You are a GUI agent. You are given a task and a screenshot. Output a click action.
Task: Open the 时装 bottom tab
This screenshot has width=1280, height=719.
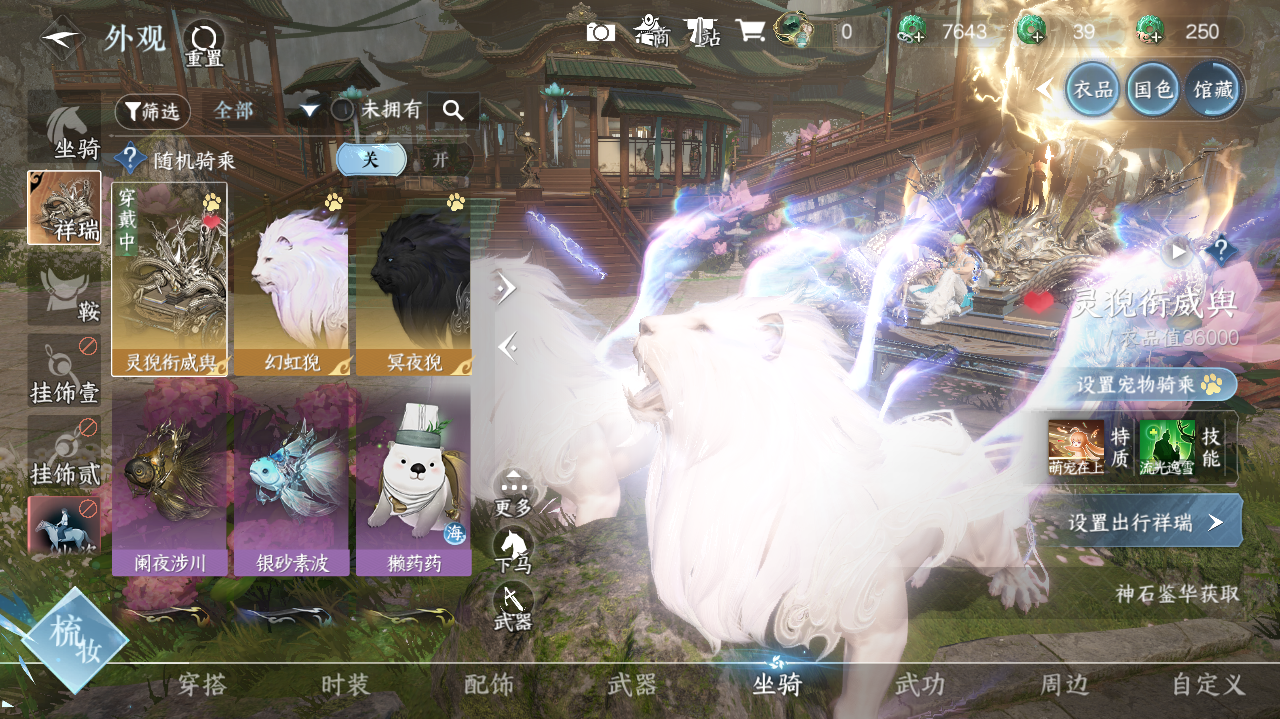pyautogui.click(x=346, y=685)
